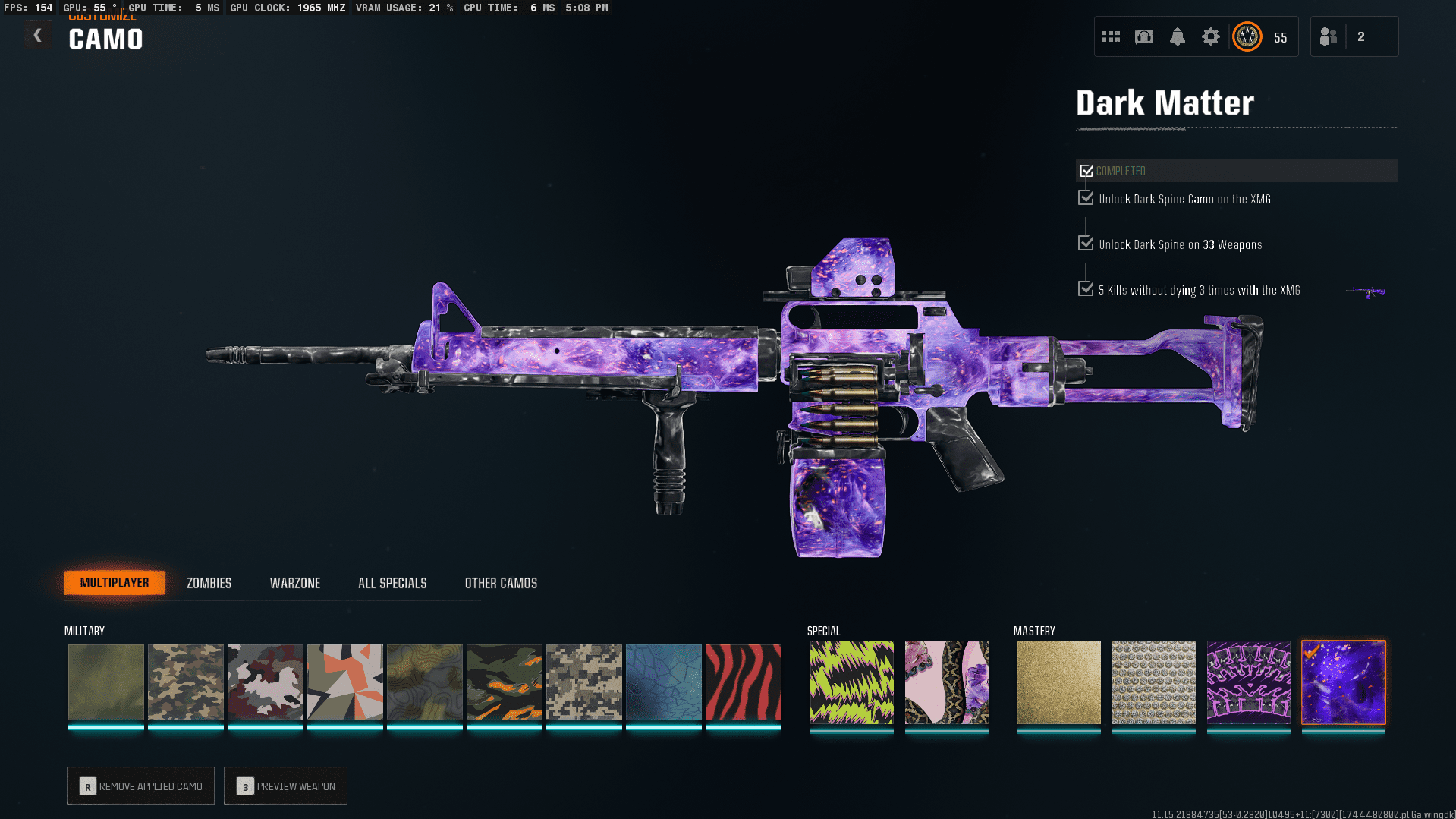Viewport: 1456px width, 819px height.
Task: Choose the red tiger stripe camo
Action: (743, 682)
